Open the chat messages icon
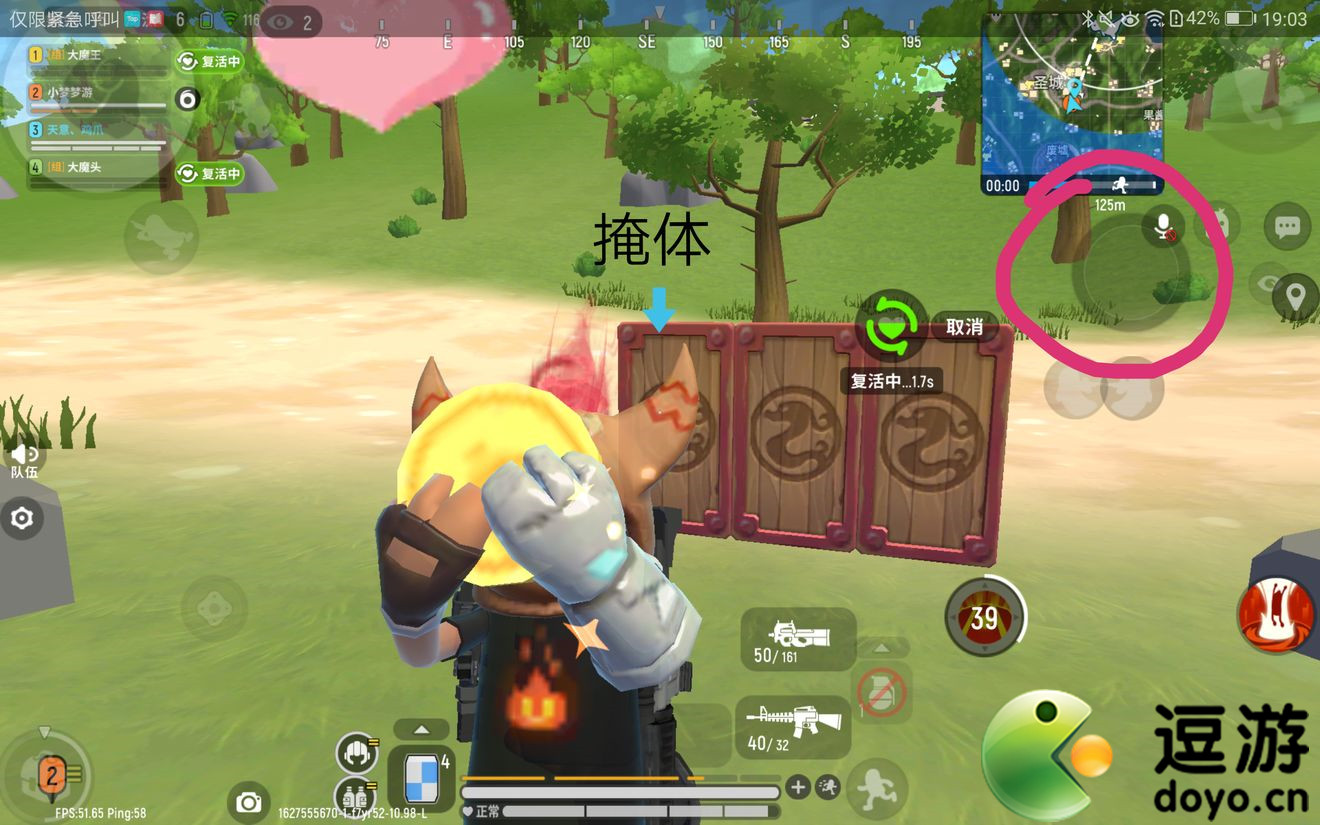The image size is (1320, 825). click(x=1288, y=225)
